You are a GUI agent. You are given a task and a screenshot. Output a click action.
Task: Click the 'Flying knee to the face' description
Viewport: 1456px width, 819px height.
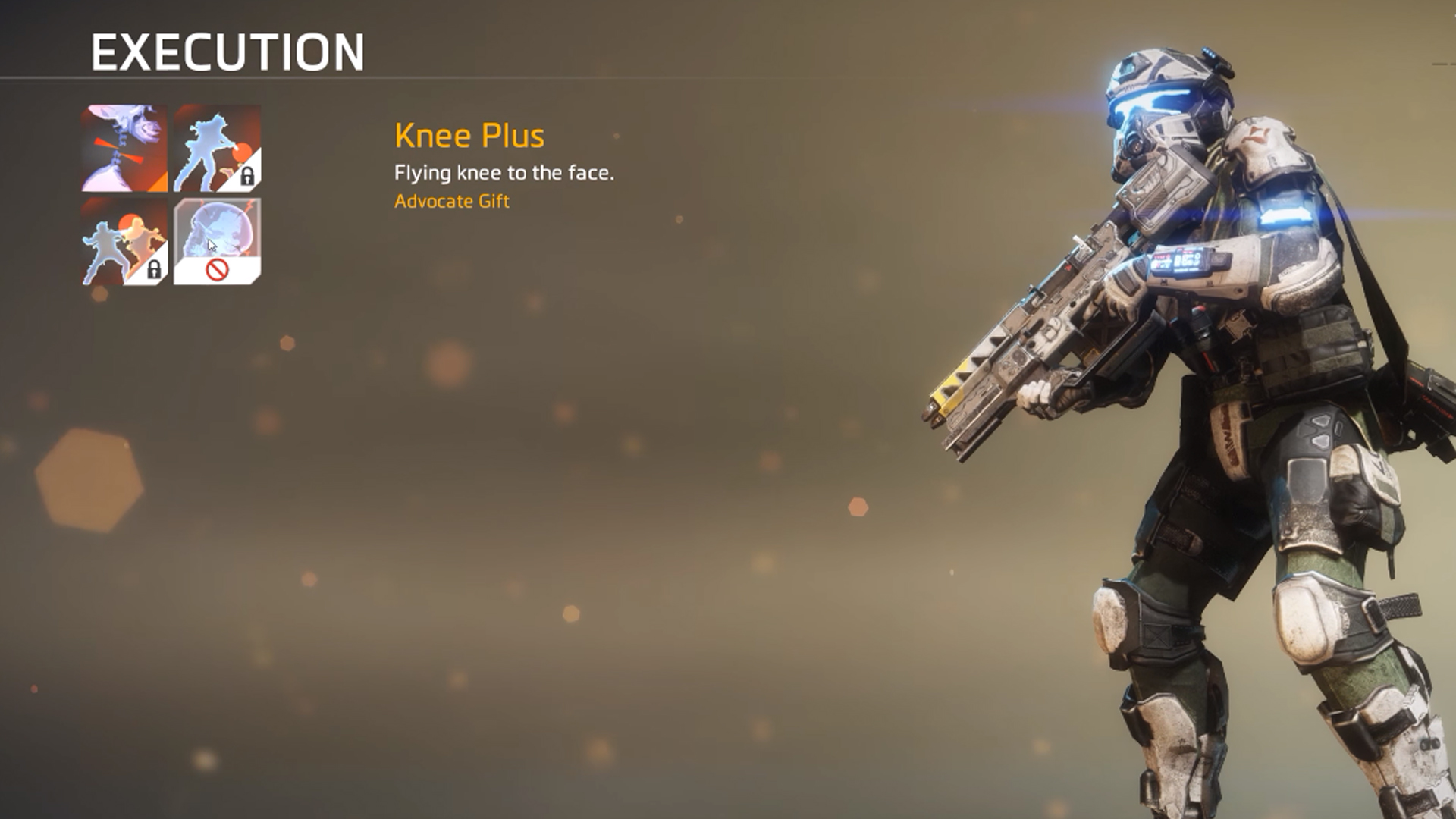pos(504,172)
